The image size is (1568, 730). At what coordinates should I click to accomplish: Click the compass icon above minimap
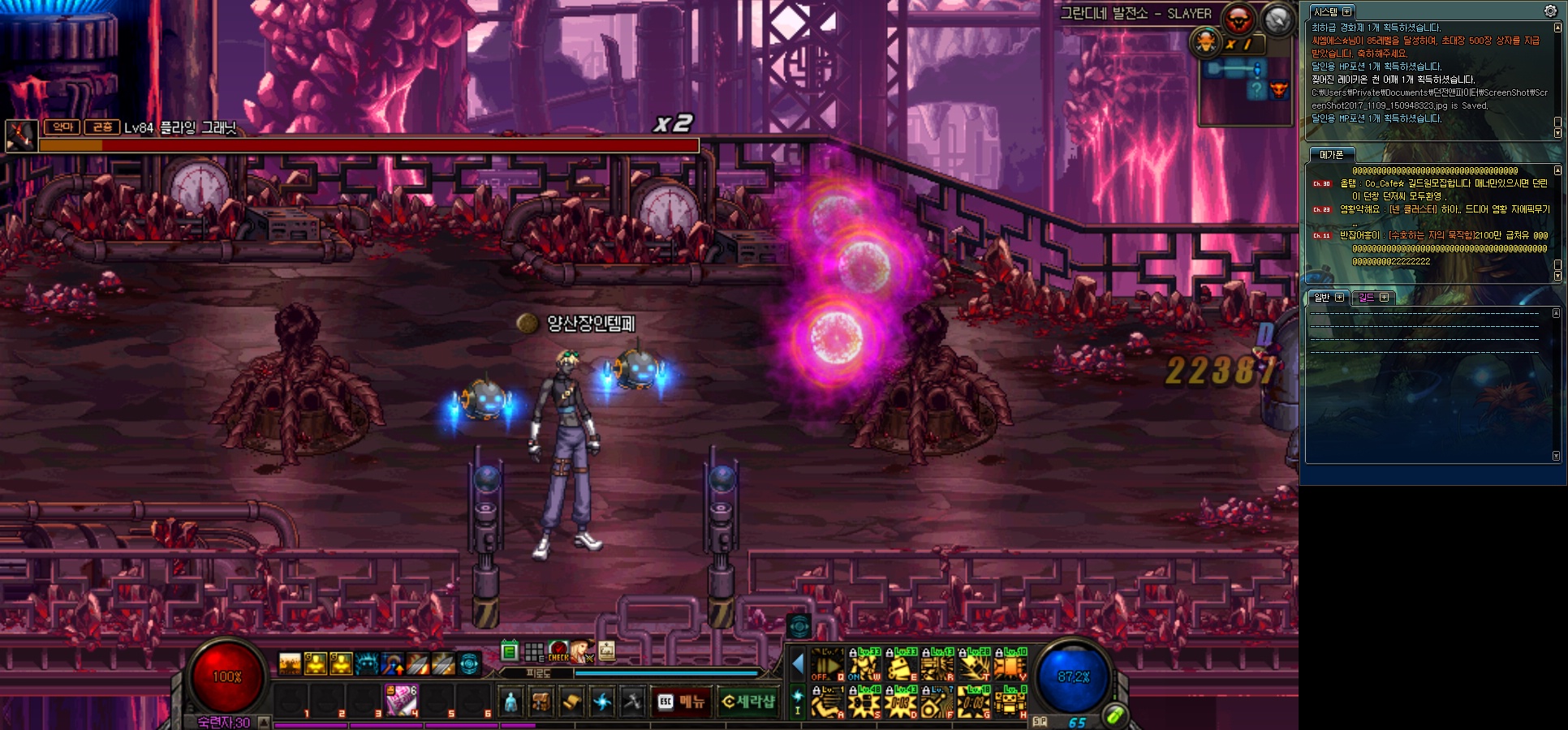point(1277,19)
